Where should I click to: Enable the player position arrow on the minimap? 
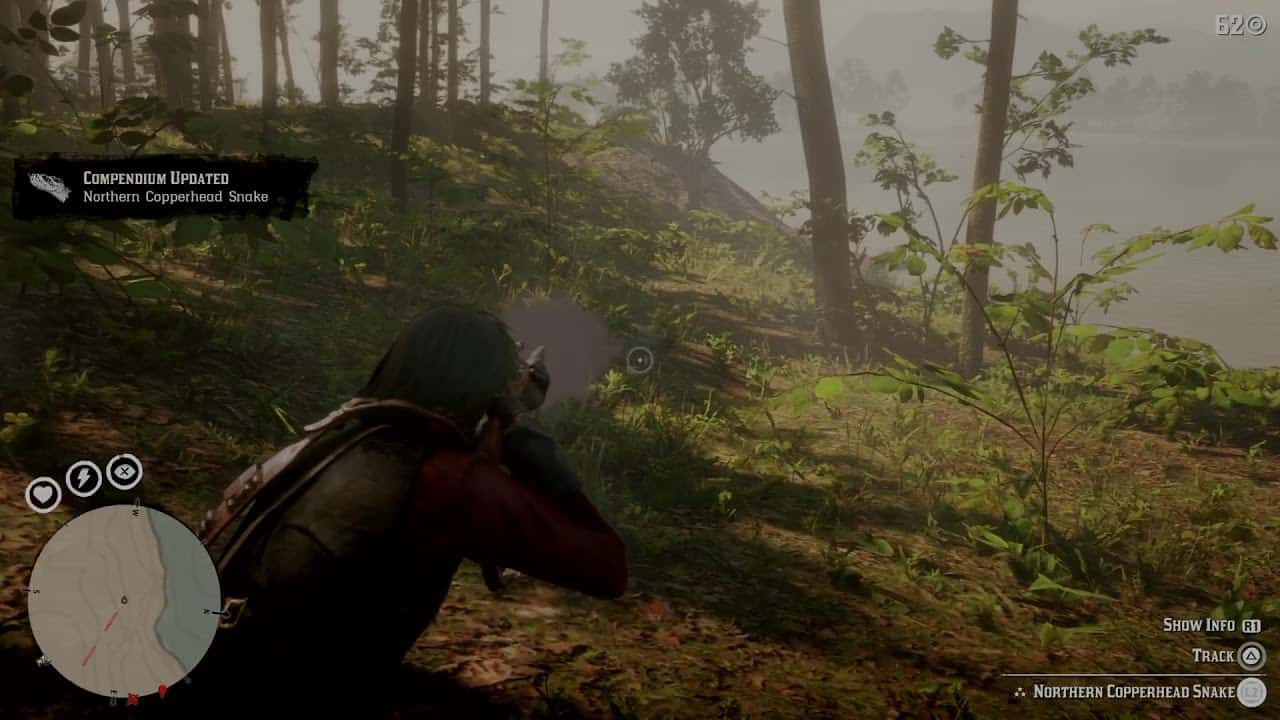pos(124,598)
